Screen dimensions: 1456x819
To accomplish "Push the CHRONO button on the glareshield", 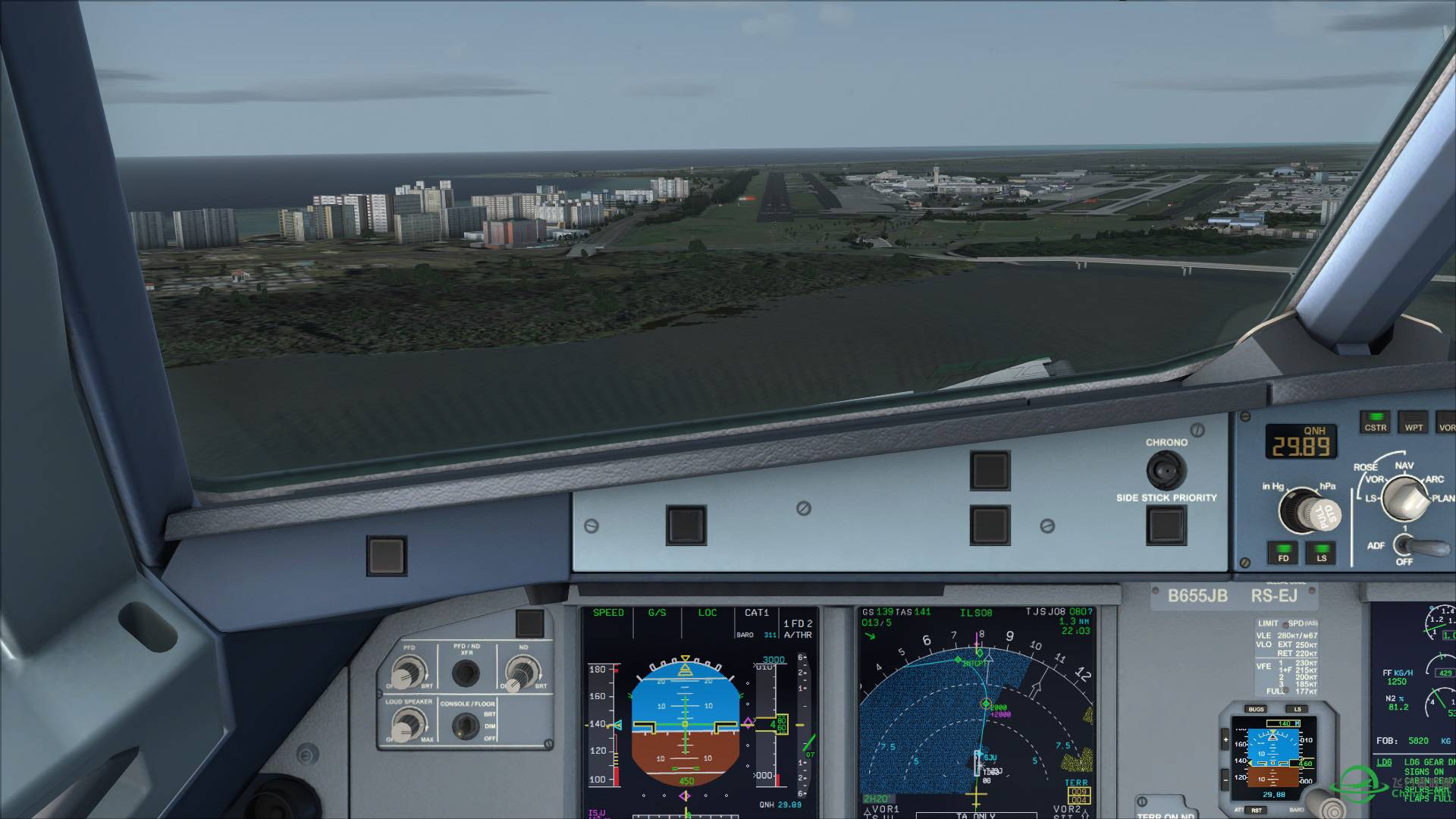I will point(1166,470).
